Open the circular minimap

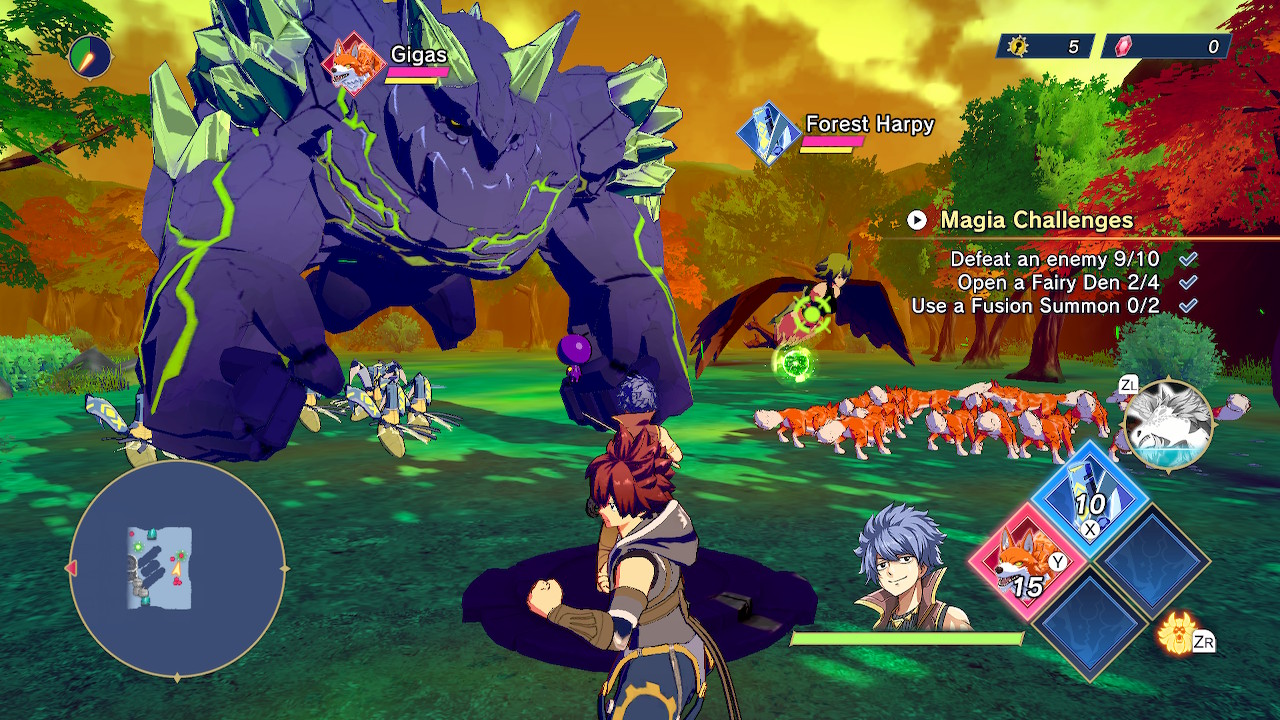(177, 570)
